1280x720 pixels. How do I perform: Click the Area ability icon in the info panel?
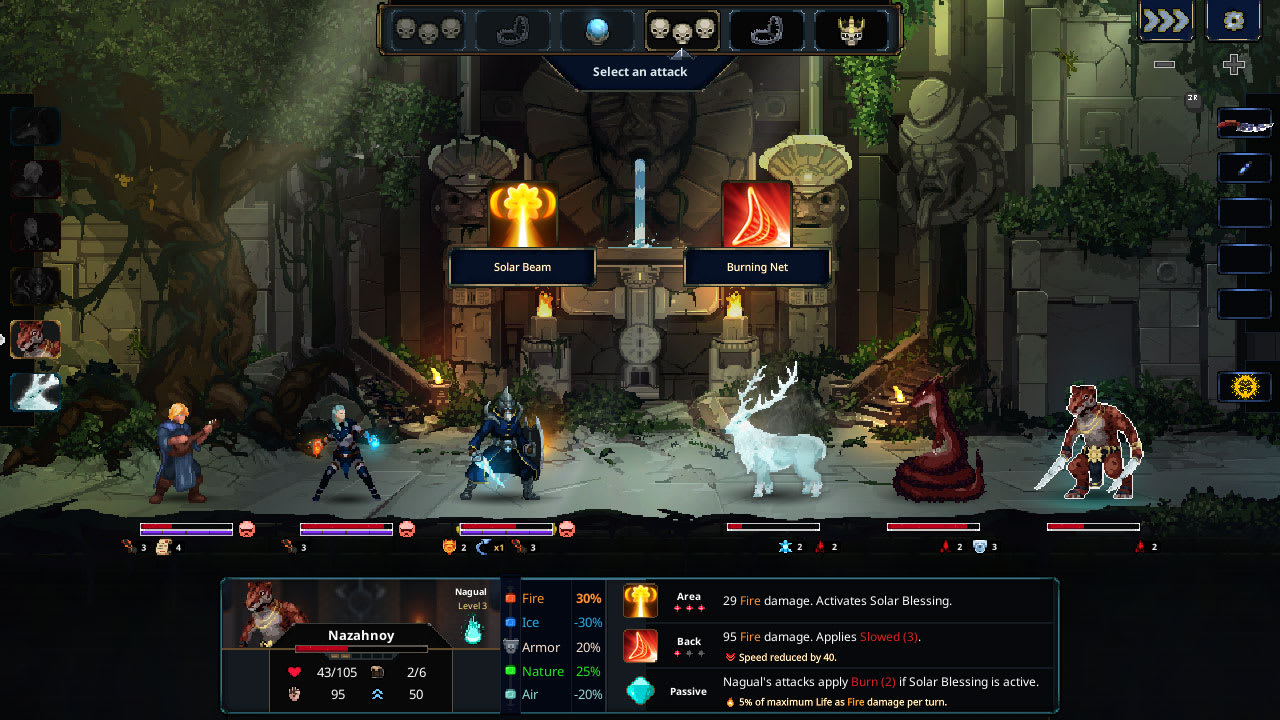click(640, 597)
